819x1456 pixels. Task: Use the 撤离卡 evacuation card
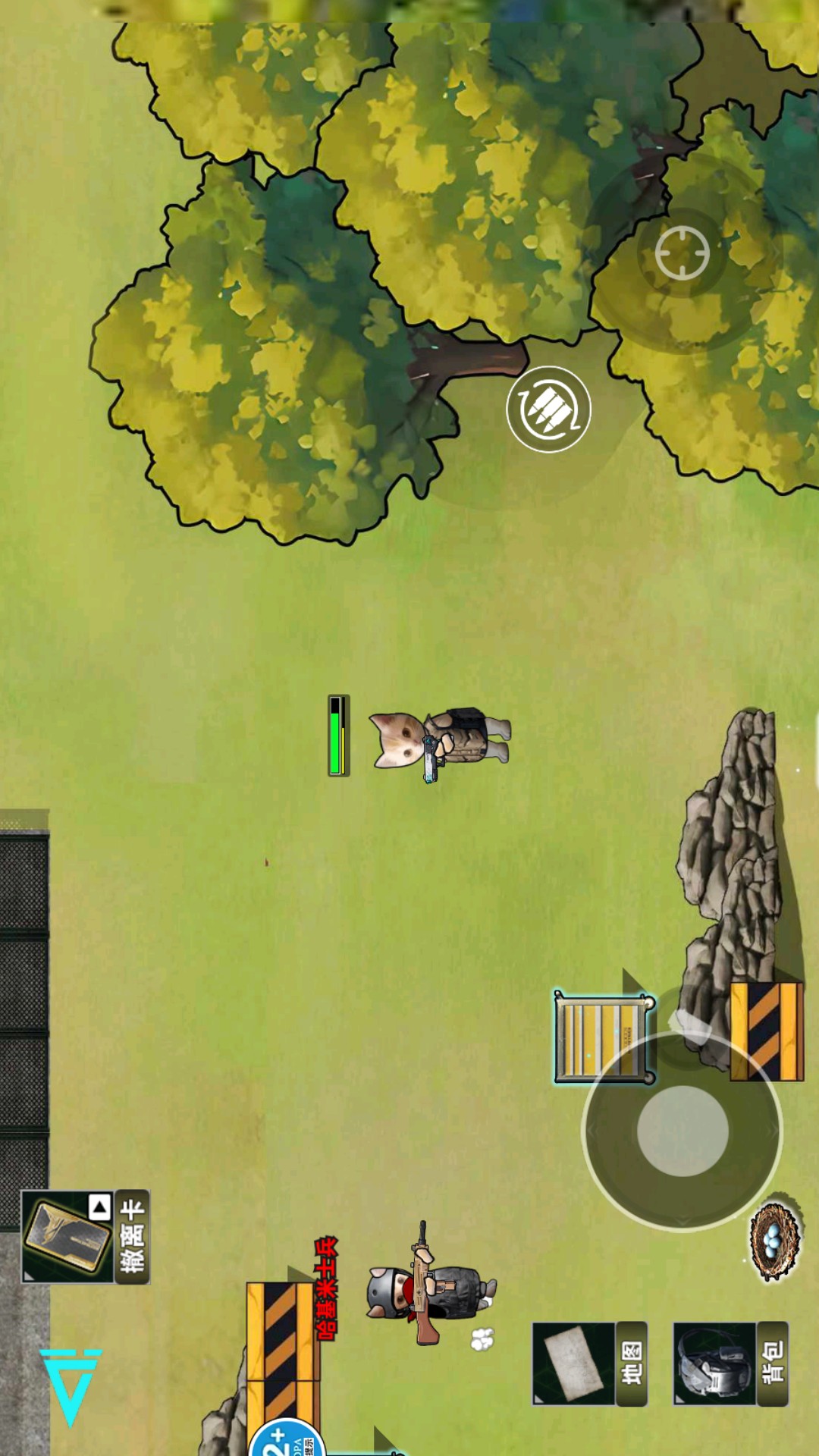click(x=85, y=1236)
